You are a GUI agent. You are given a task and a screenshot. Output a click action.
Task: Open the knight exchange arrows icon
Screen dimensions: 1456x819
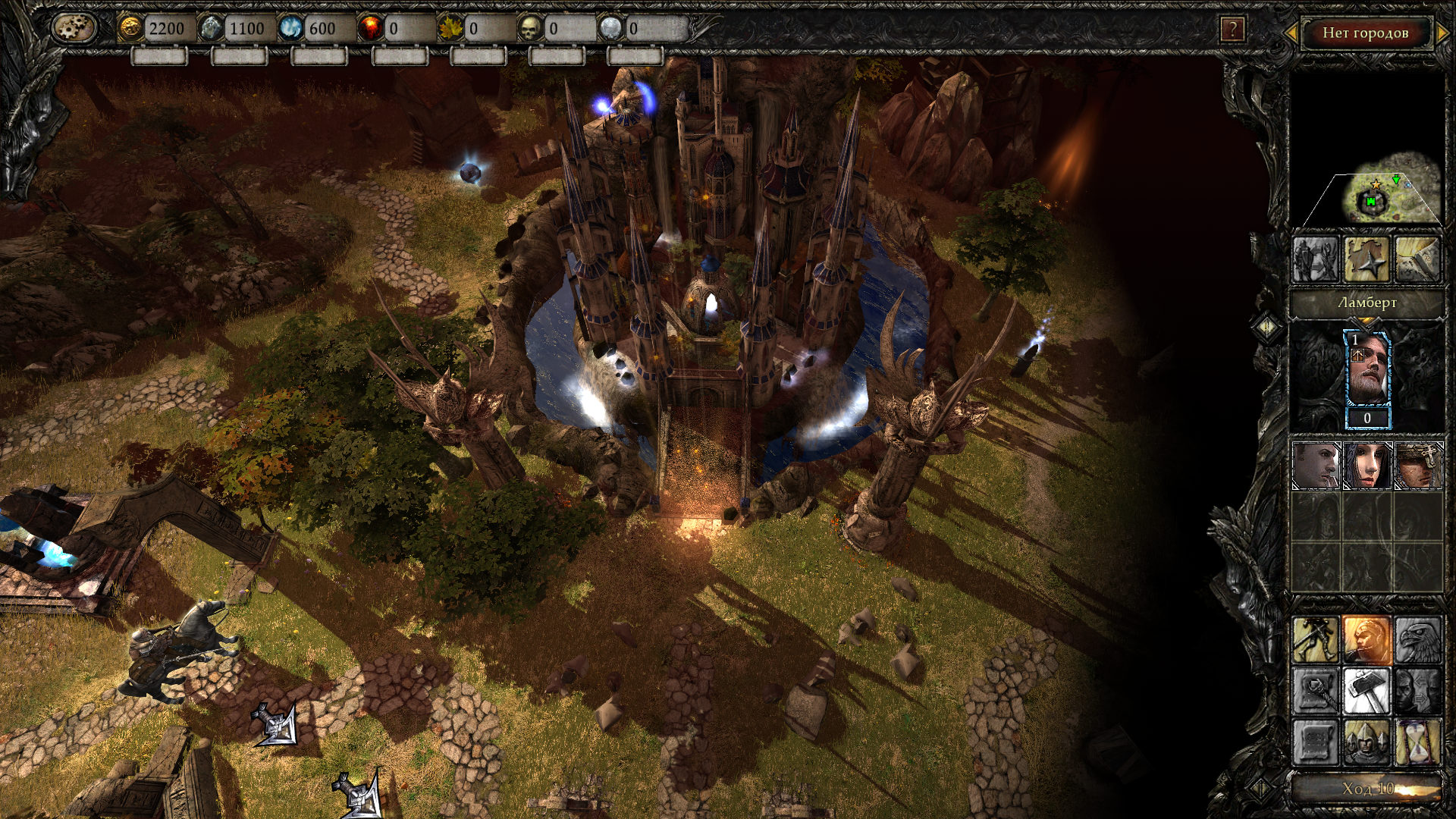tap(1316, 260)
